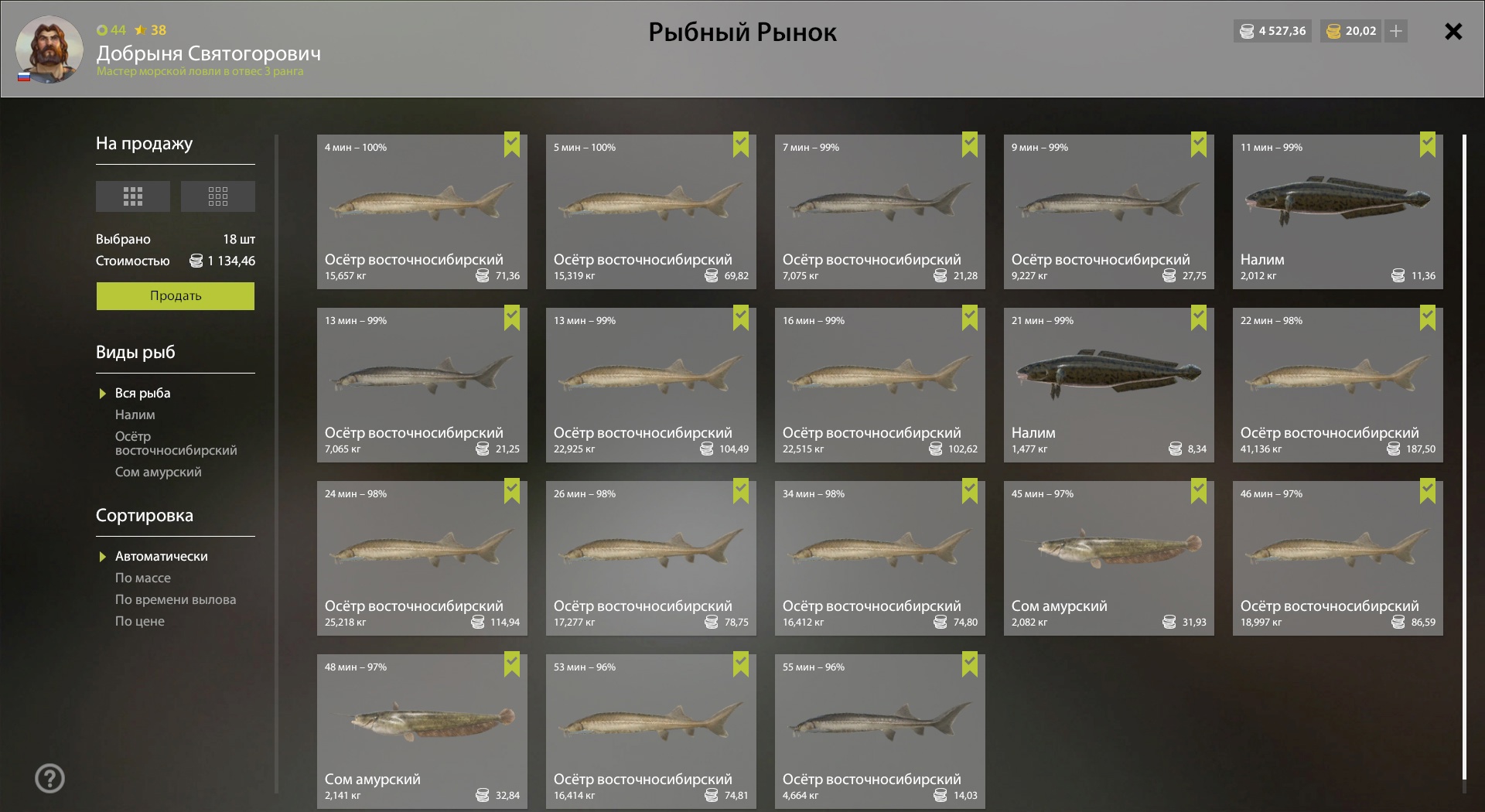Toggle the 15,657 кг sturgeon card
The width and height of the screenshot is (1485, 812).
(422, 212)
